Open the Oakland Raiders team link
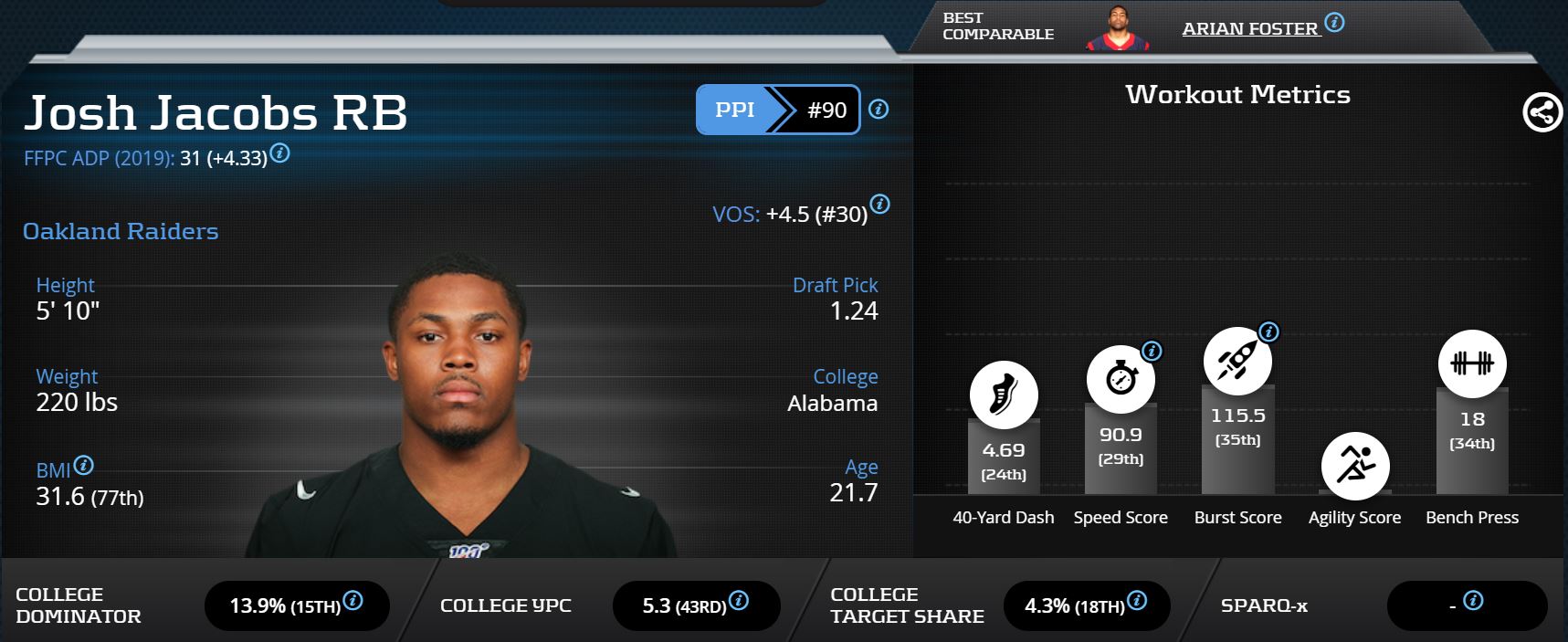1568x642 pixels. pos(121,231)
